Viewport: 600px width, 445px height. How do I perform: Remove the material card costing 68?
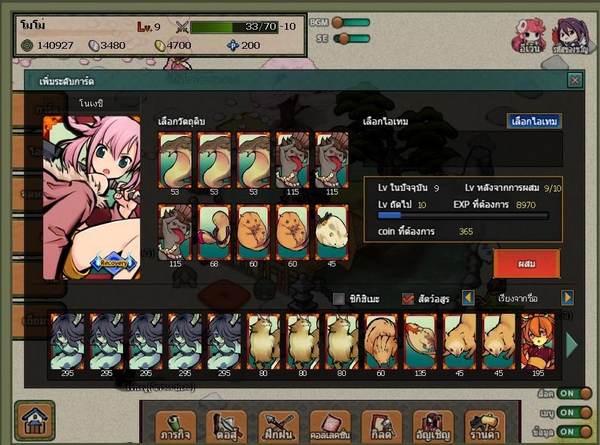(x=215, y=231)
